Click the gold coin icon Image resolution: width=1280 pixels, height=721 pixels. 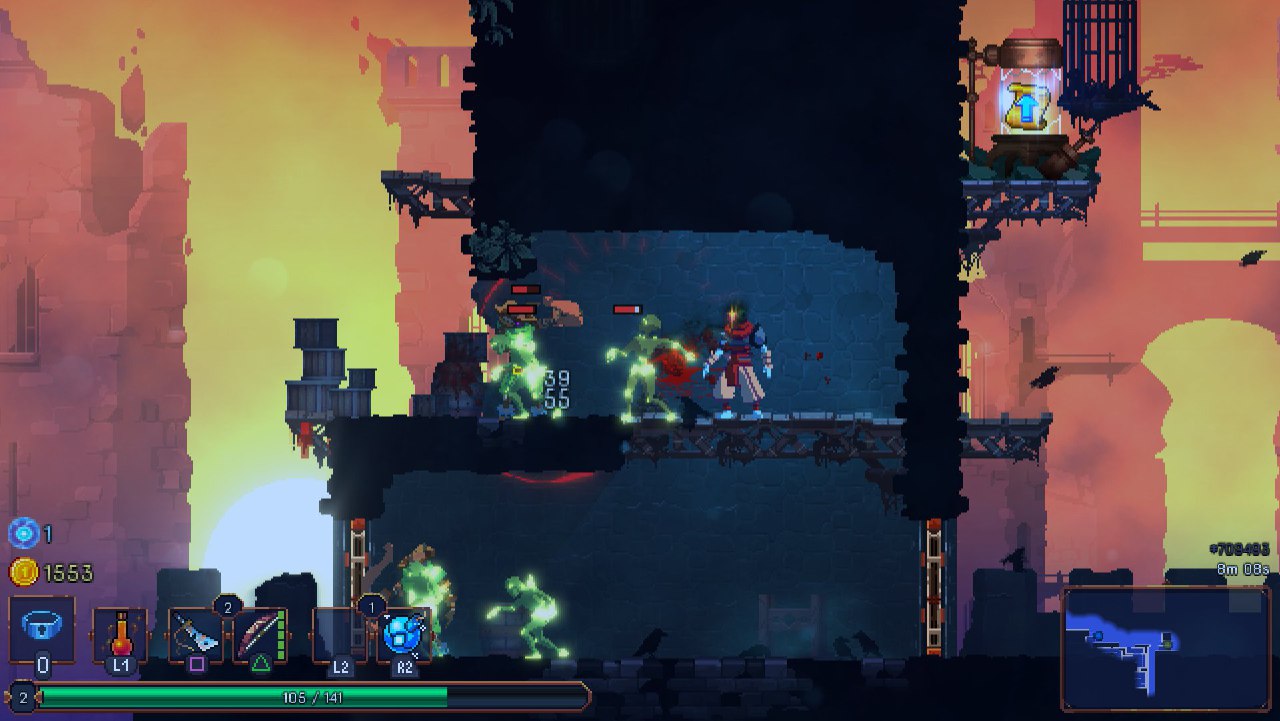coord(23,572)
